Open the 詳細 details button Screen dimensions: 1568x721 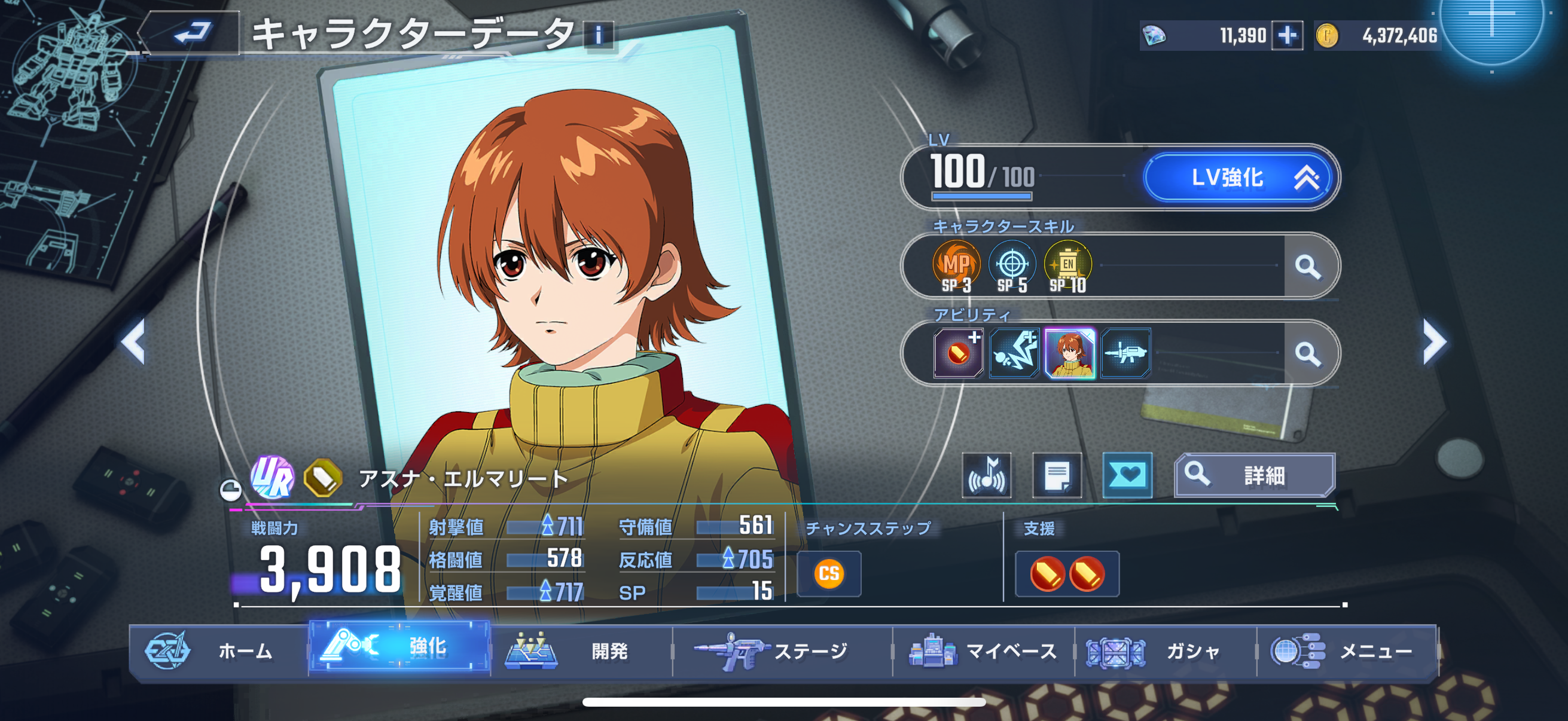1255,475
